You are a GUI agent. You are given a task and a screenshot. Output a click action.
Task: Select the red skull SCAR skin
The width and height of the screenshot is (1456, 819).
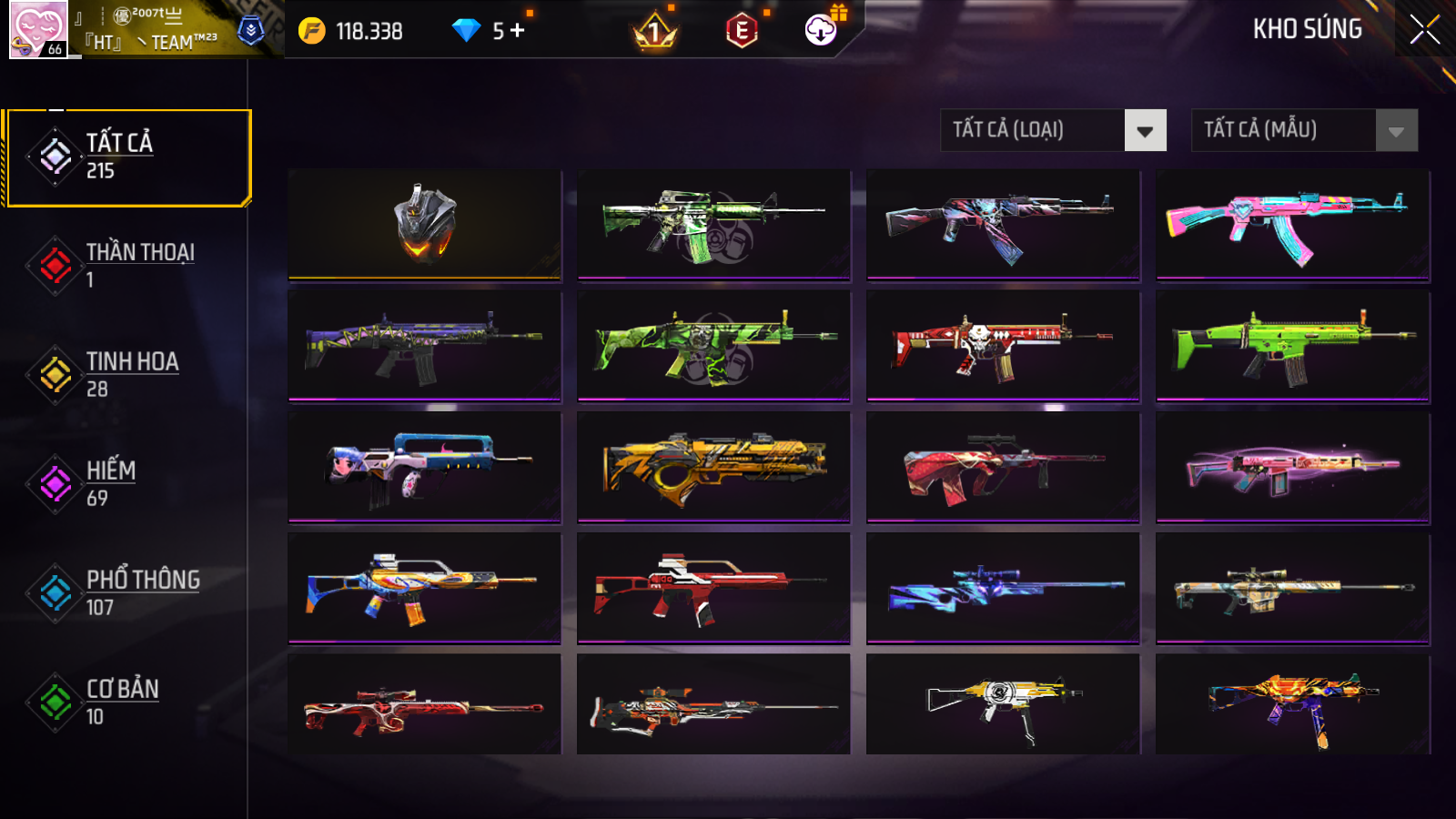[x=1003, y=345]
